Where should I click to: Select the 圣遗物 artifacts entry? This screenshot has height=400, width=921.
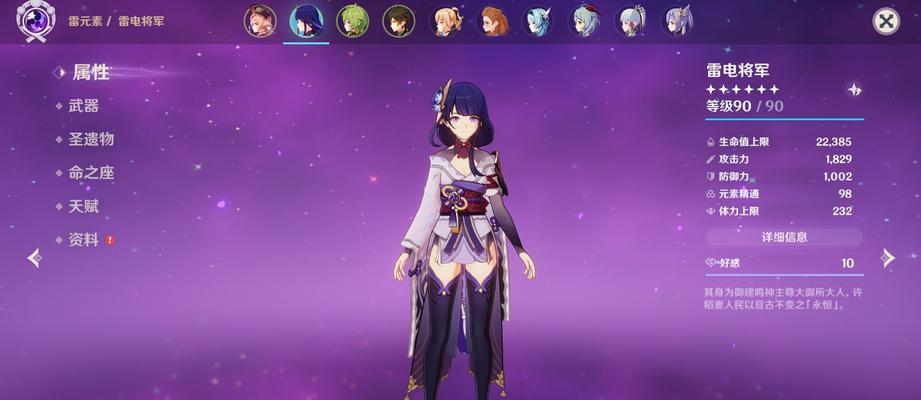point(91,139)
